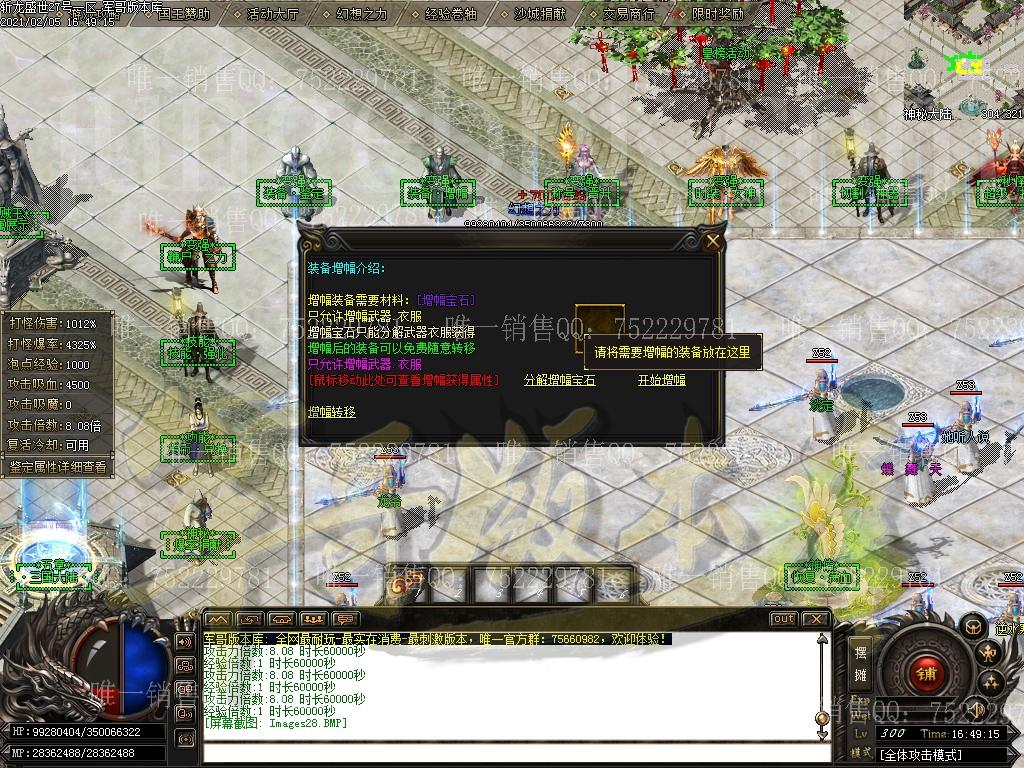Click the chat window out button
1024x768 pixels.
pos(783,619)
